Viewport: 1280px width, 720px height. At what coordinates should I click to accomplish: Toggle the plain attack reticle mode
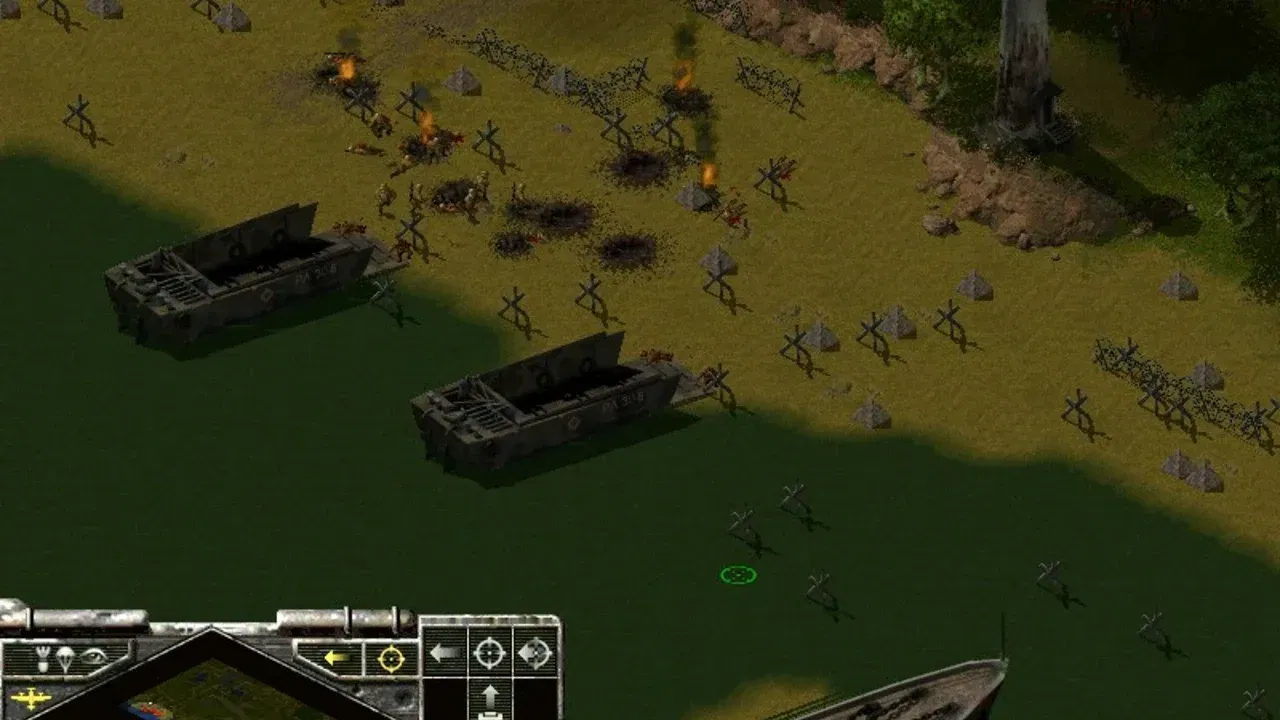490,652
